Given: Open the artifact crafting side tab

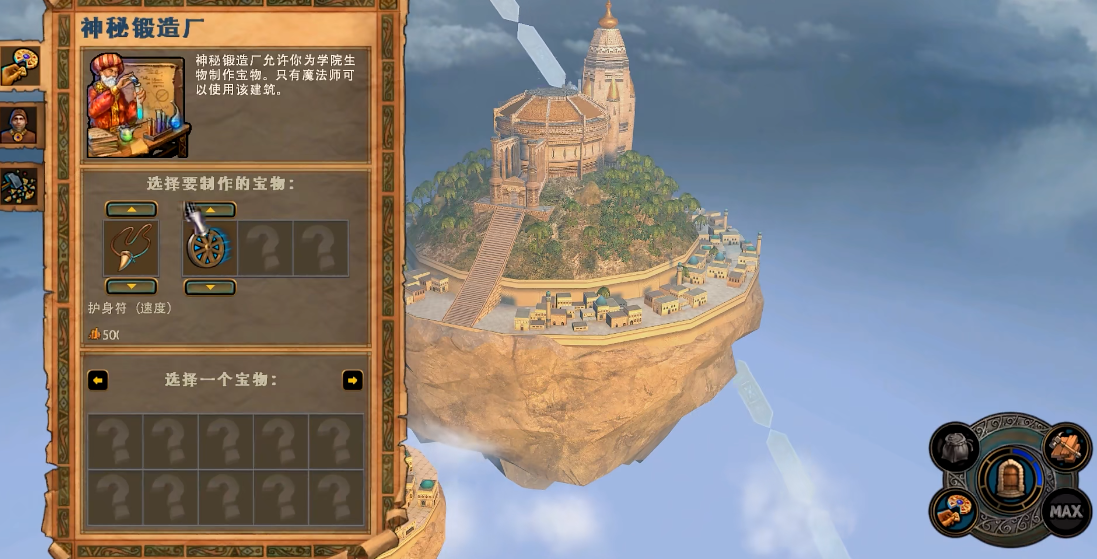Looking at the screenshot, I should tap(19, 68).
